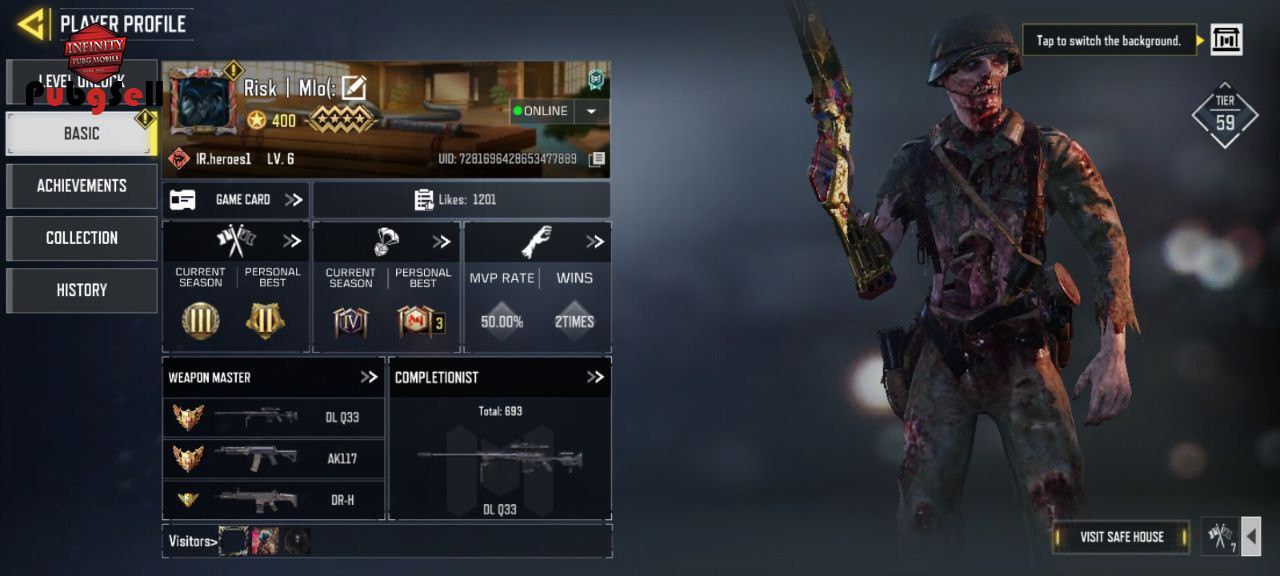Expand the Completionist section
This screenshot has height=576, width=1280.
(595, 377)
